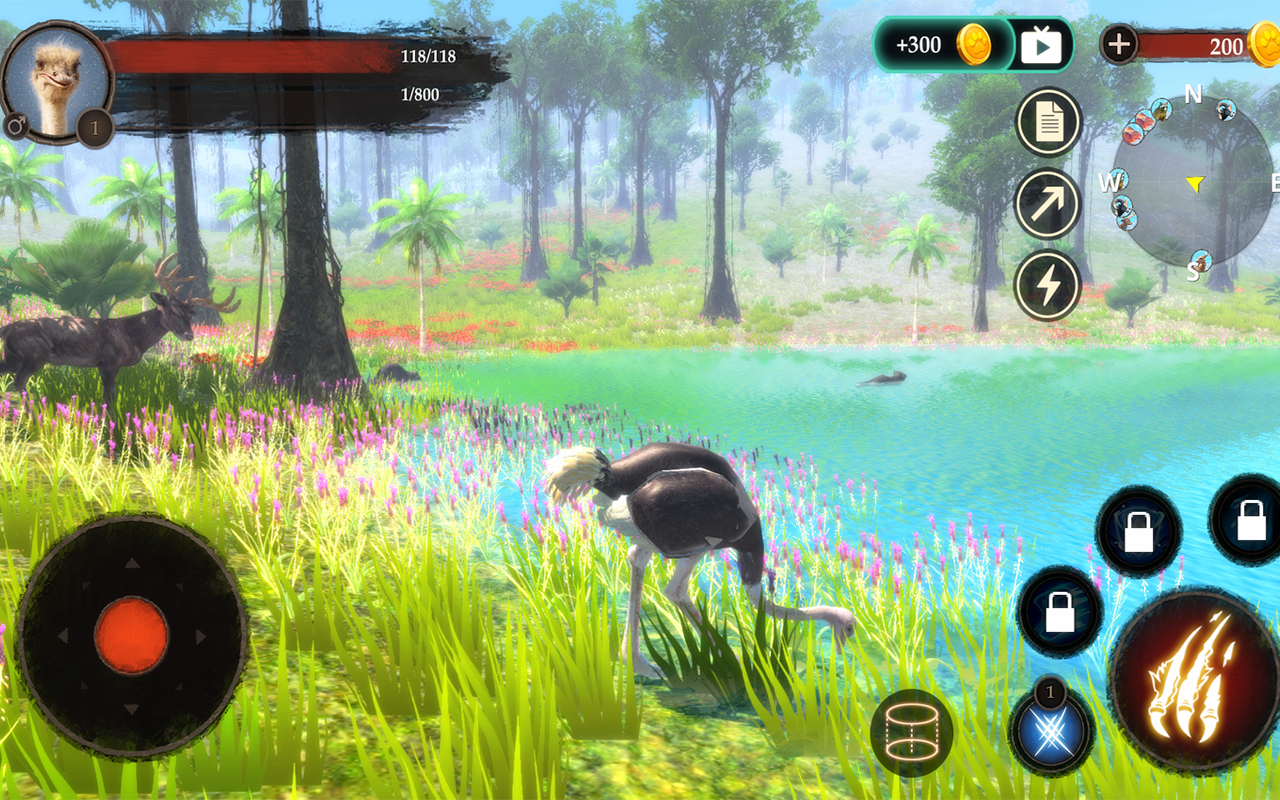This screenshot has height=800, width=1280.
Task: Tap the diagonal level-up arrow icon
Action: point(1047,204)
